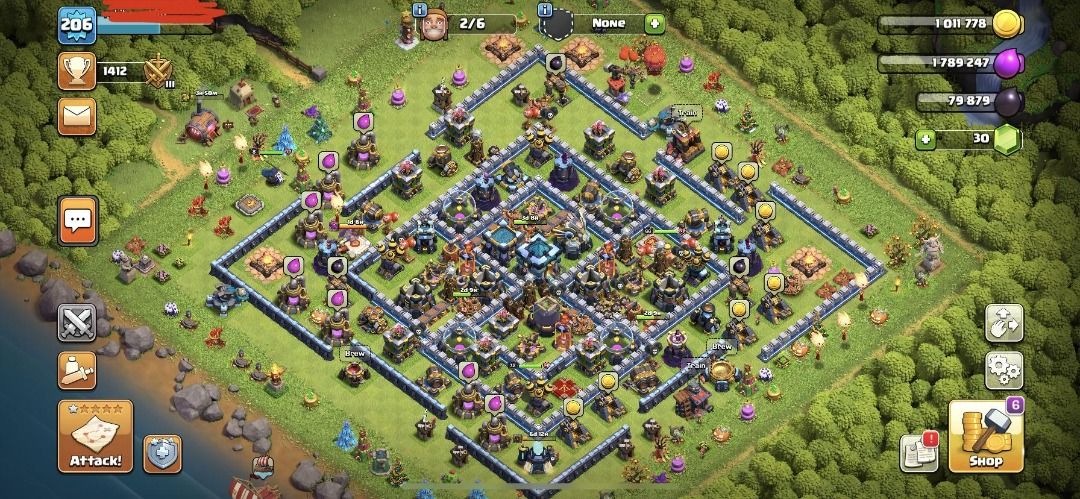Click the plus beside None slot
This screenshot has width=1080, height=499.
tap(654, 23)
